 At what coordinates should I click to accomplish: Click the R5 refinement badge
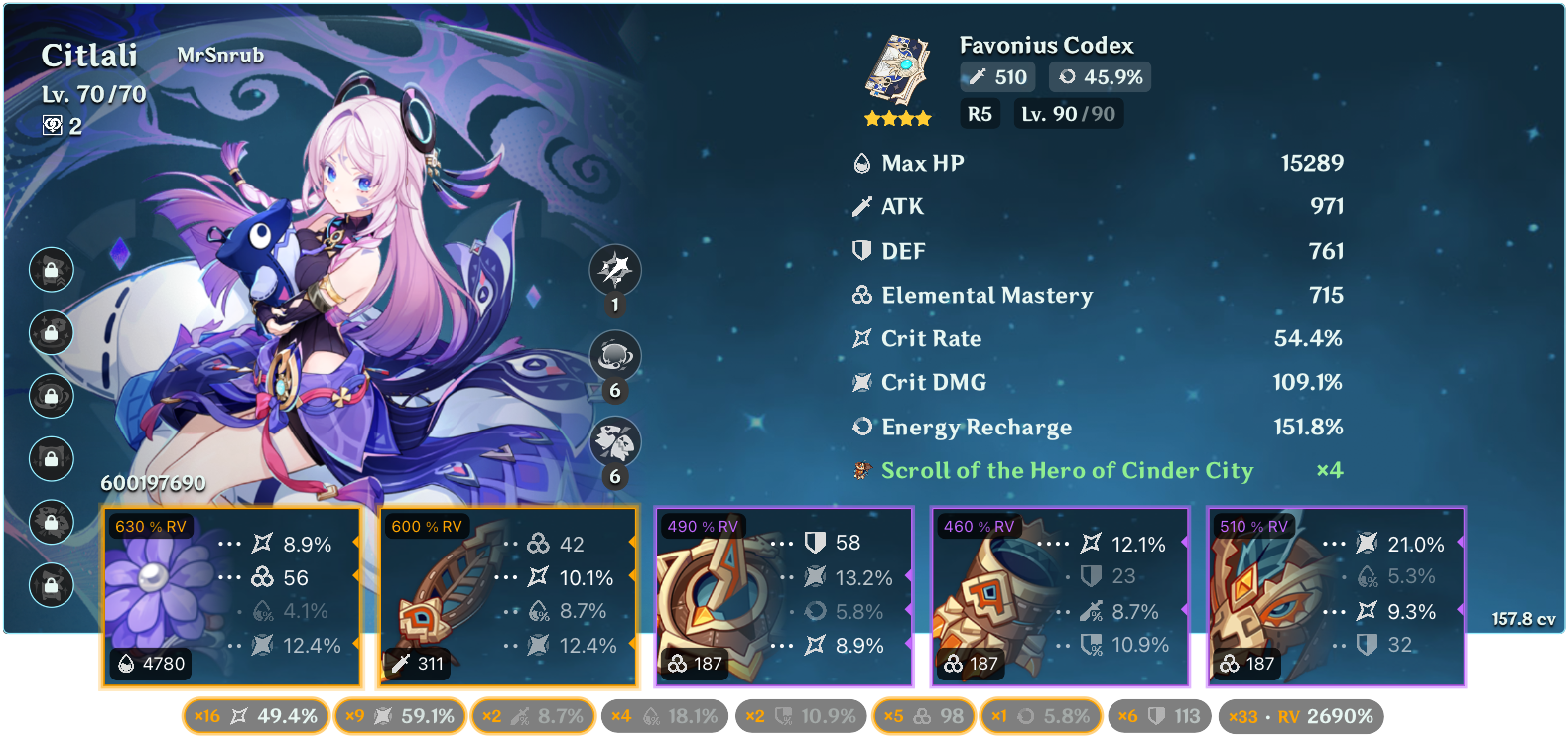(980, 114)
